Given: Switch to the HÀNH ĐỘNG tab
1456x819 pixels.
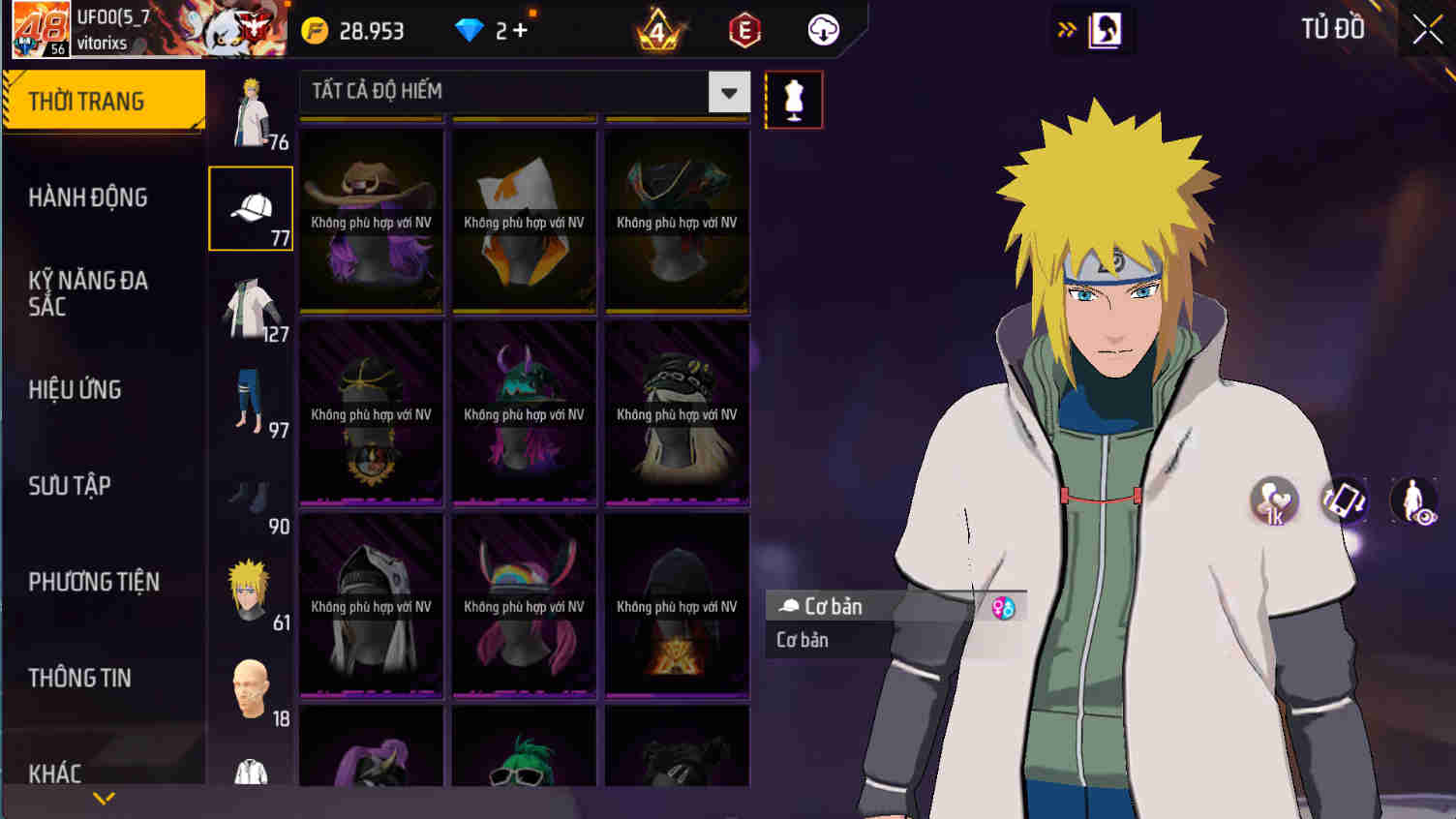Looking at the screenshot, I should (87, 197).
